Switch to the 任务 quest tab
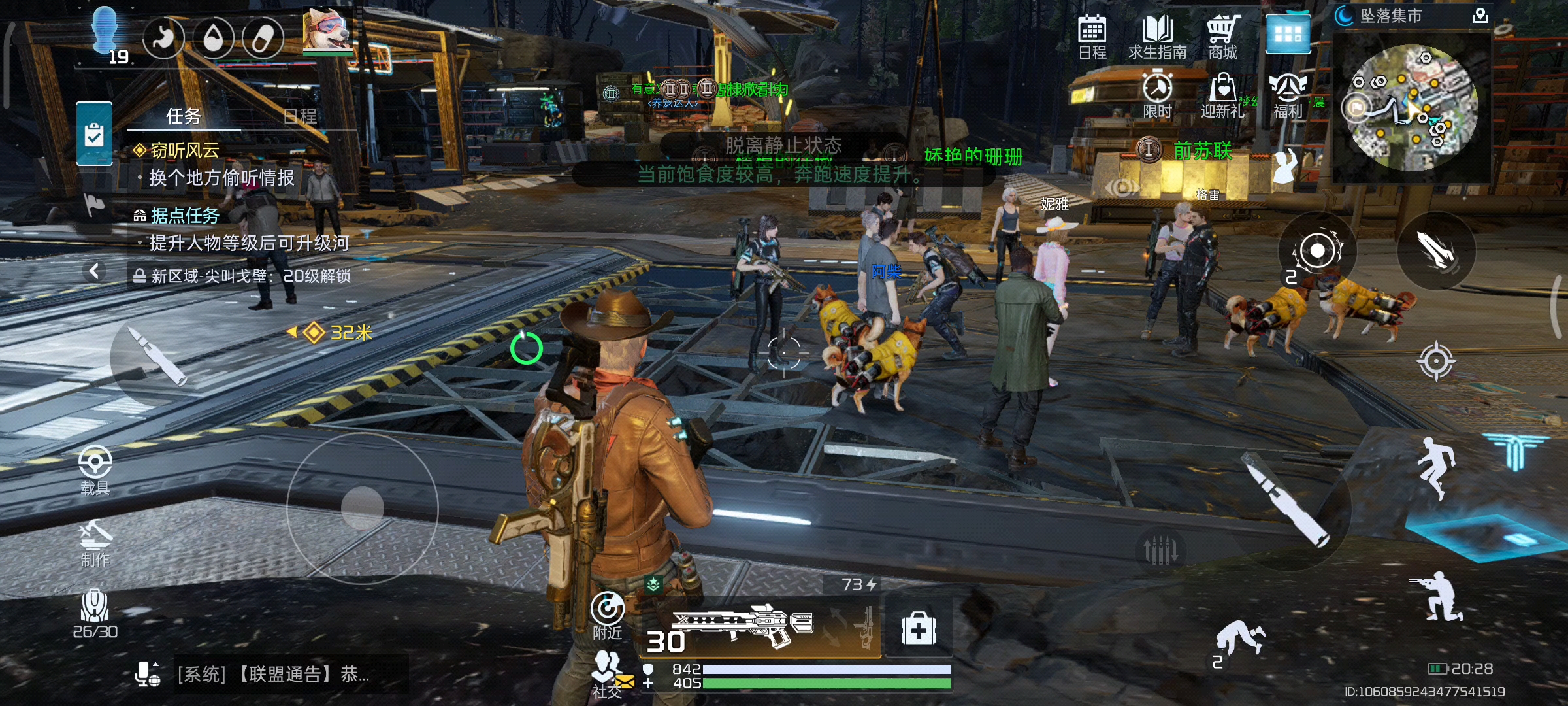This screenshot has width=1568, height=706. click(x=184, y=116)
